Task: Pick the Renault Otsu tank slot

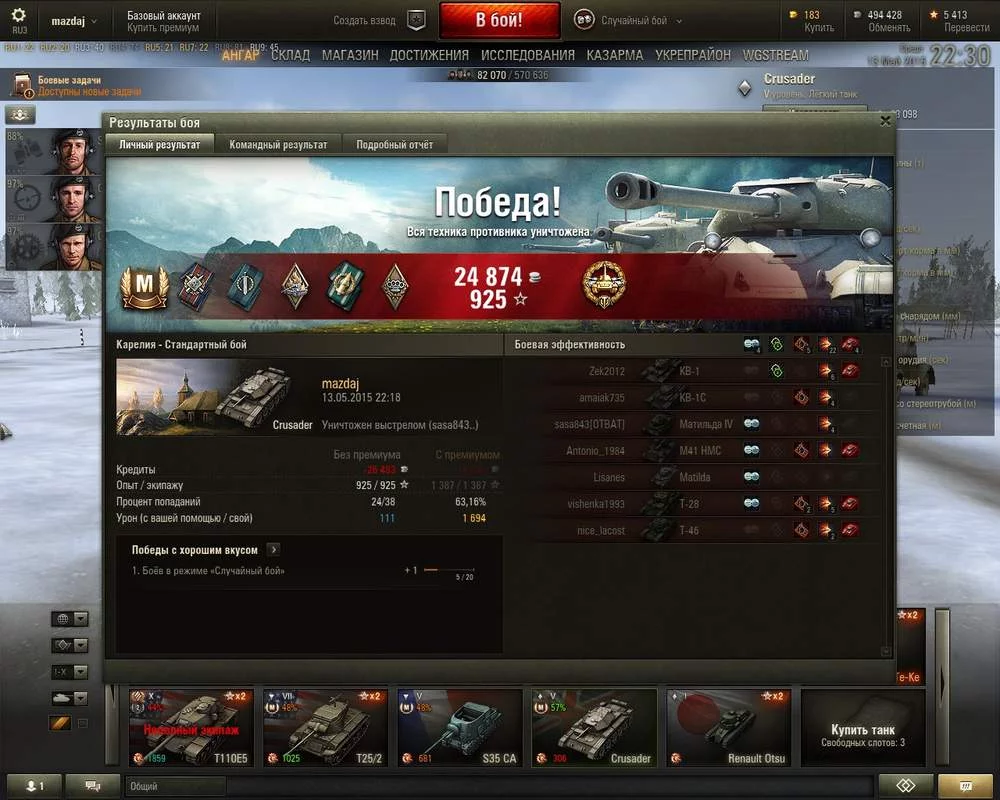Action: [729, 728]
